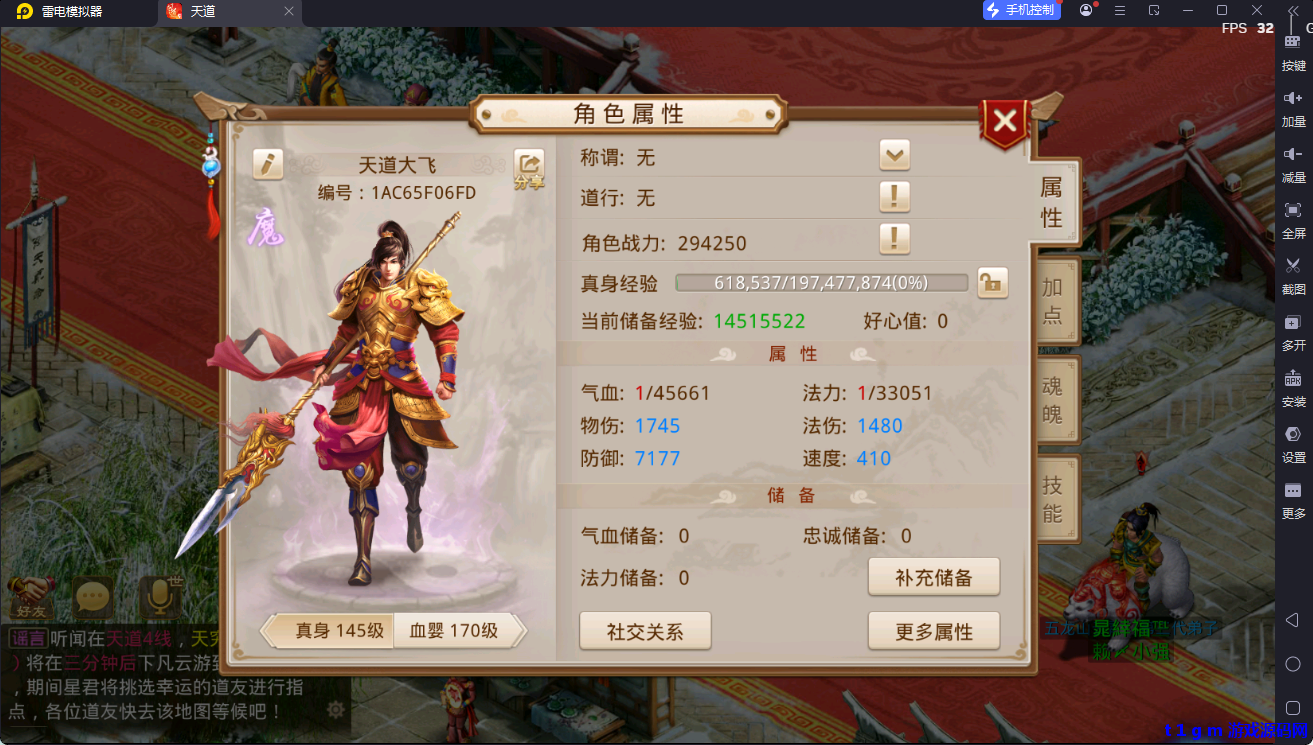This screenshot has height=745, width=1313.
Task: Expand the 称谓 dropdown arrow
Action: click(x=894, y=155)
